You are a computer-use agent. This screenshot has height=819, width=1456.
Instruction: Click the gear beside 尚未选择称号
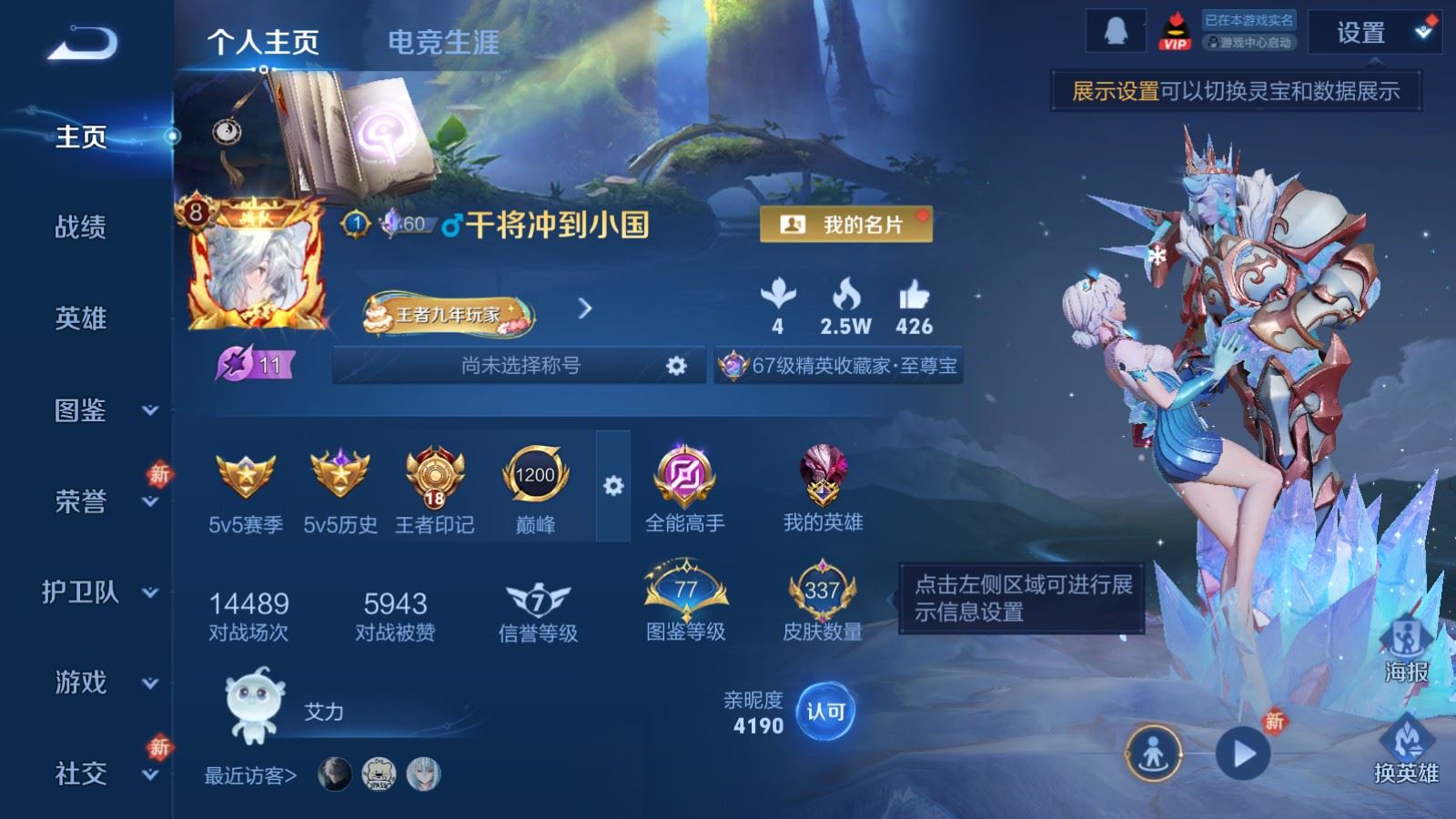[x=675, y=364]
